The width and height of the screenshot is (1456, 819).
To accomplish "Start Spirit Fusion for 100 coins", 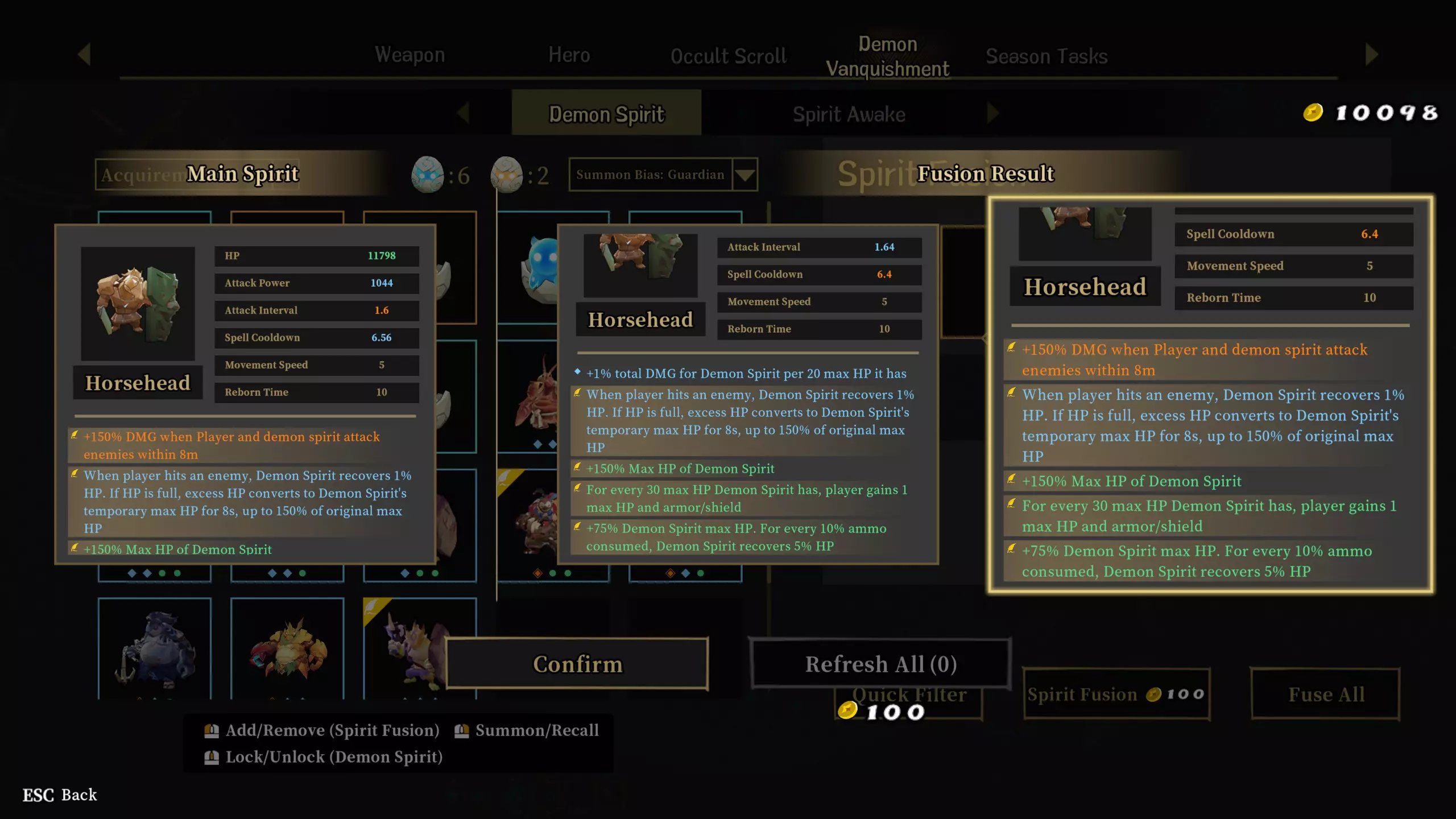I will coord(1116,694).
